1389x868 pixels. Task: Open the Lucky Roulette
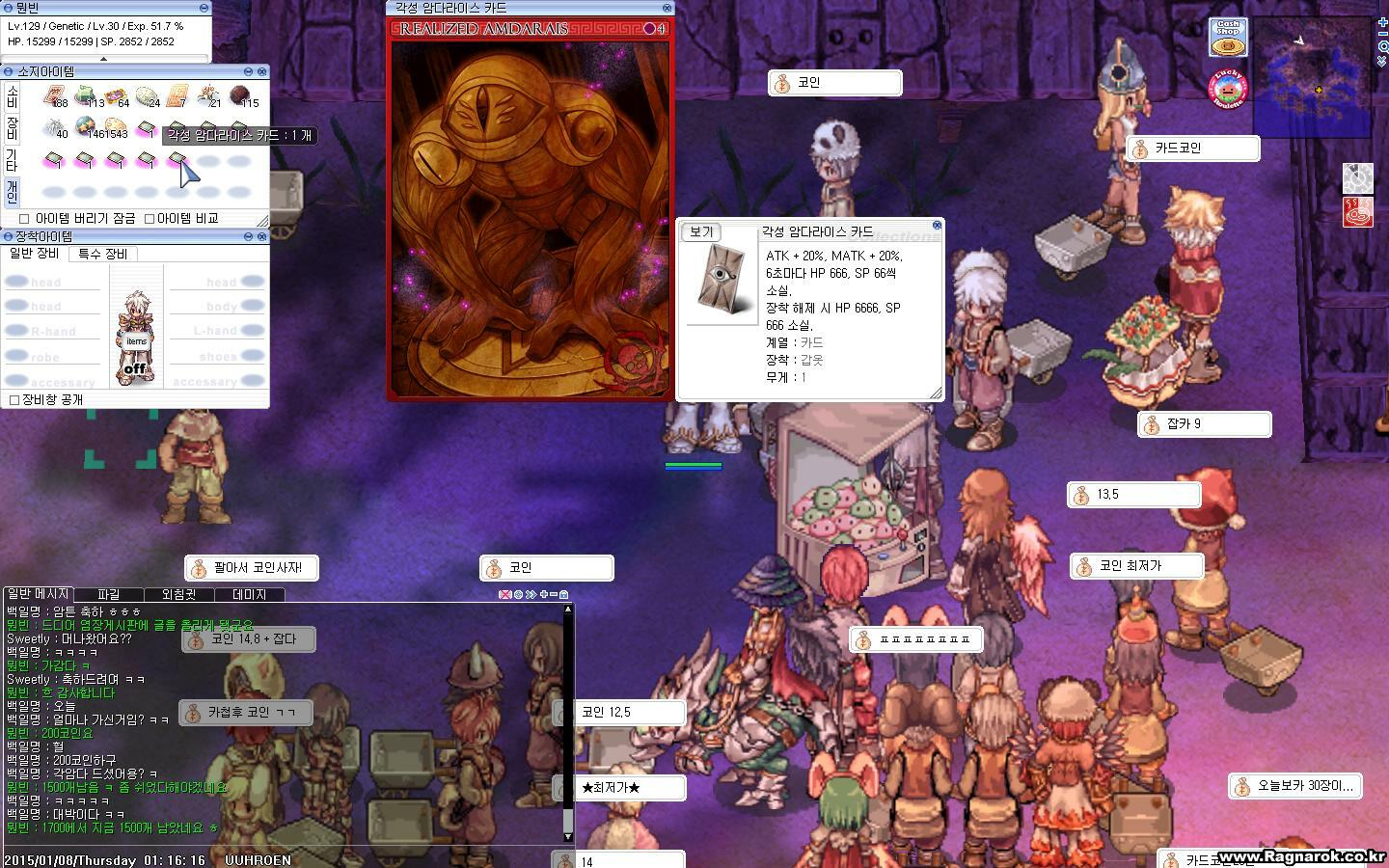(1228, 90)
